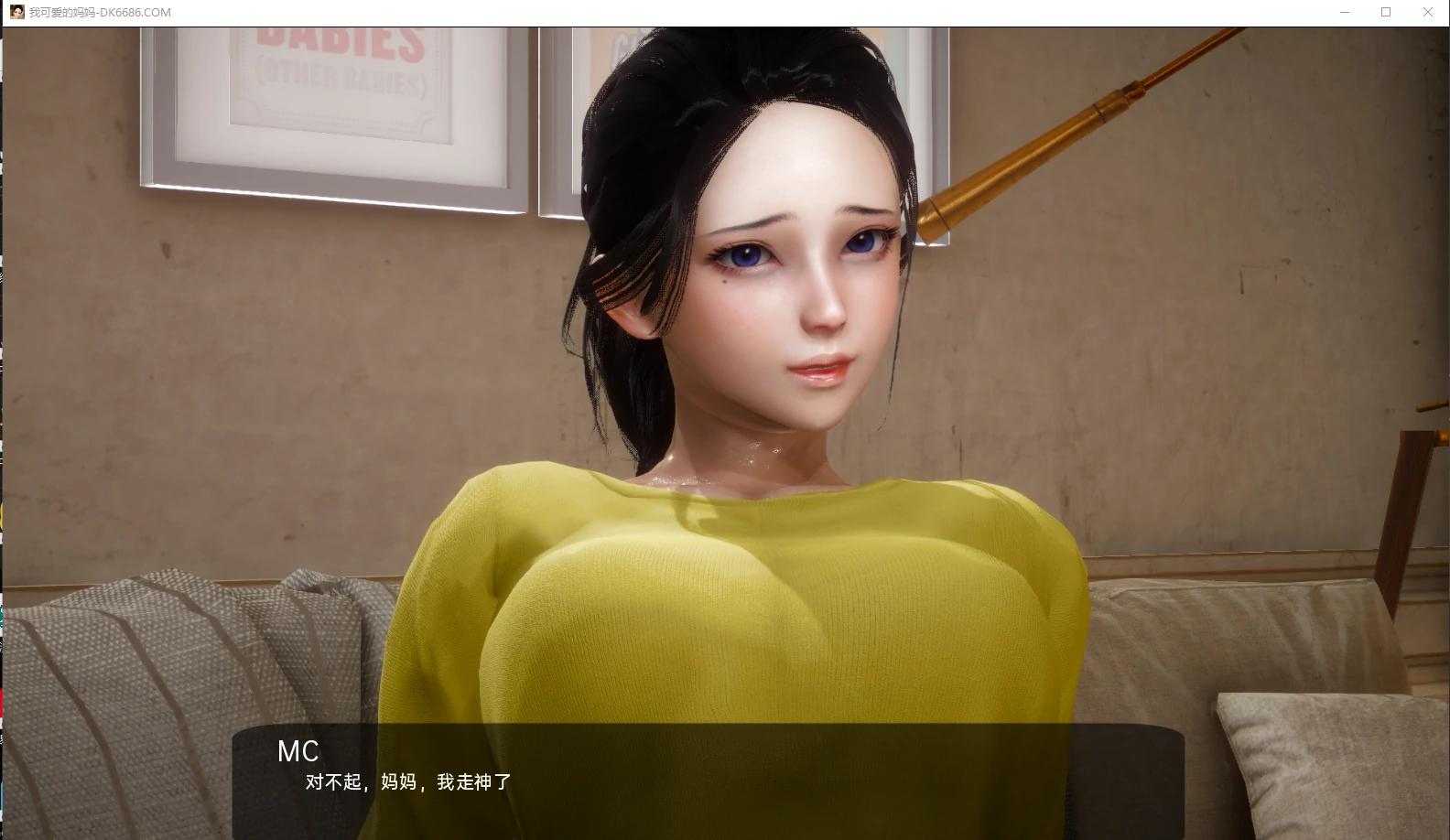The height and width of the screenshot is (840, 1450).
Task: Minimize the 我可爱的妈妈 game window
Action: click(1343, 12)
